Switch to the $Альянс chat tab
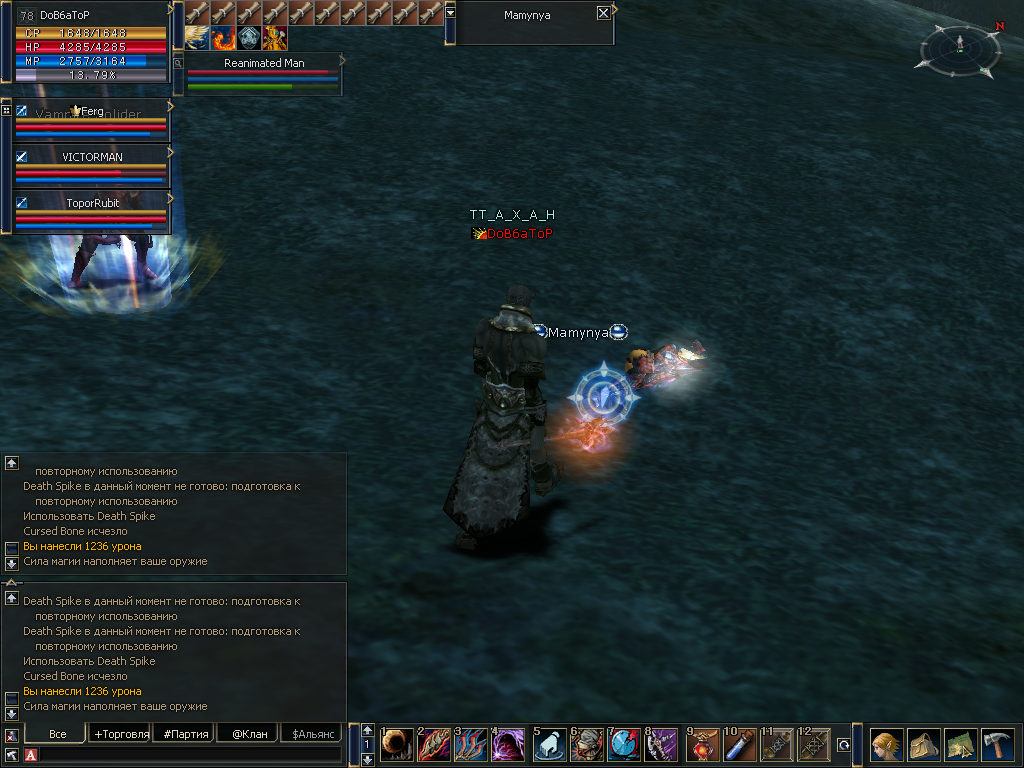Viewport: 1024px width, 768px height. click(x=310, y=734)
